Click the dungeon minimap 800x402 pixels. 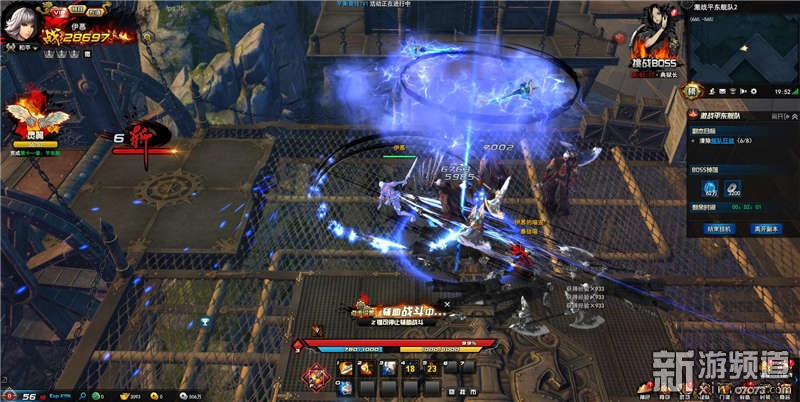[x=740, y=52]
